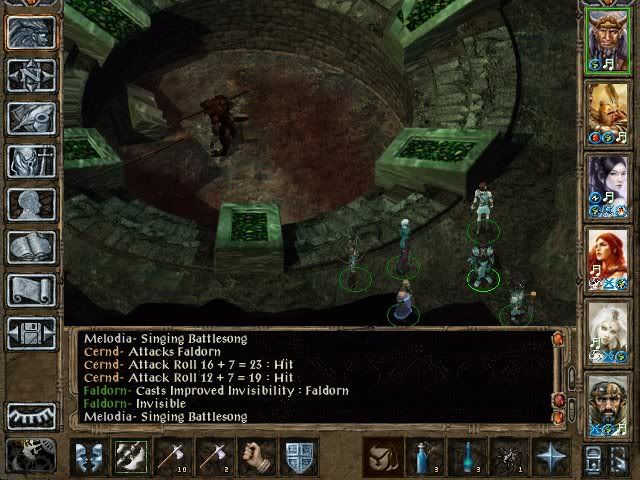Open special abilities with the star icon
Screen dimensions: 640x480
(x=551, y=456)
